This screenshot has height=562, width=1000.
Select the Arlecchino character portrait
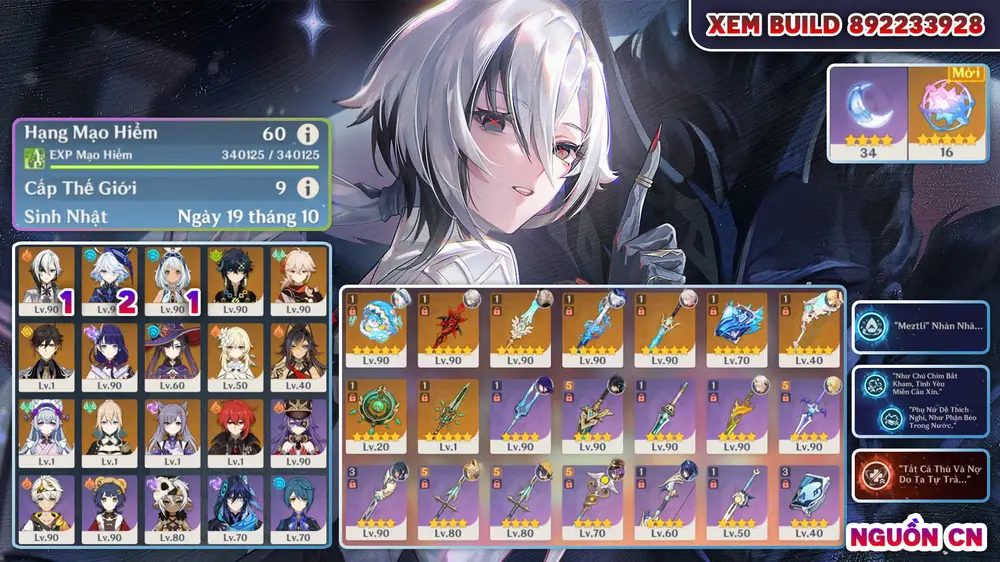[43, 279]
